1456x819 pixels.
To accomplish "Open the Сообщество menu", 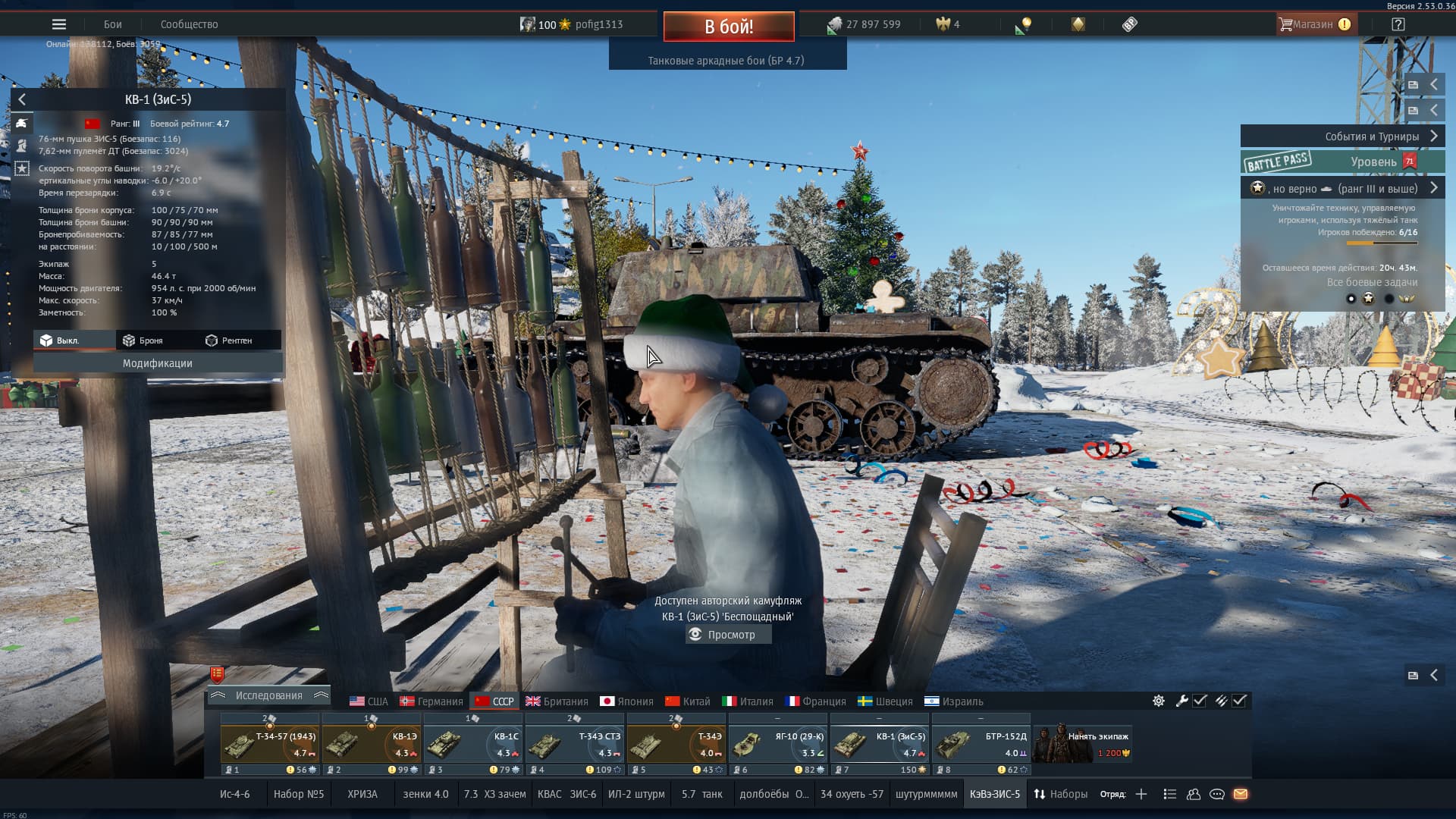I will point(189,24).
